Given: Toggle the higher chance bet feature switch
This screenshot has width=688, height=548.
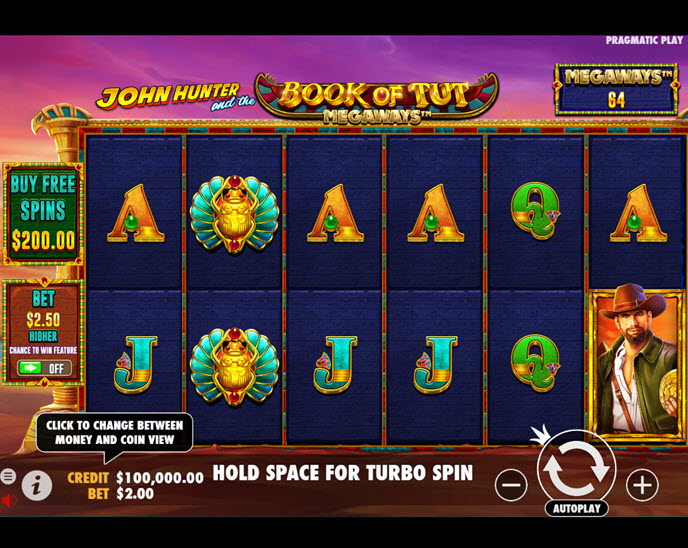Looking at the screenshot, I should click(x=44, y=368).
